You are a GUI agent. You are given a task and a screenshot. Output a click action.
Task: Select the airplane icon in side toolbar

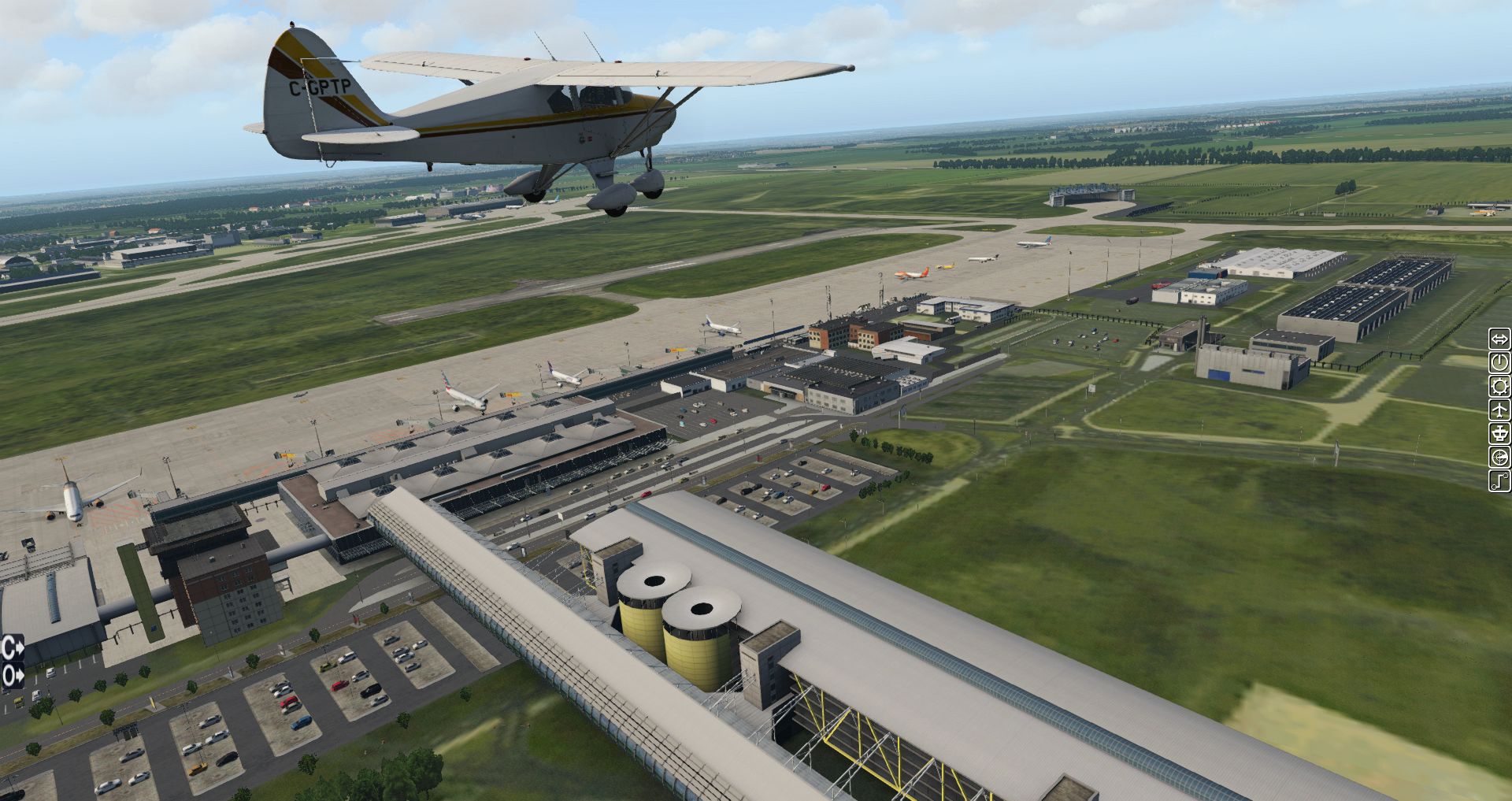[x=1499, y=410]
